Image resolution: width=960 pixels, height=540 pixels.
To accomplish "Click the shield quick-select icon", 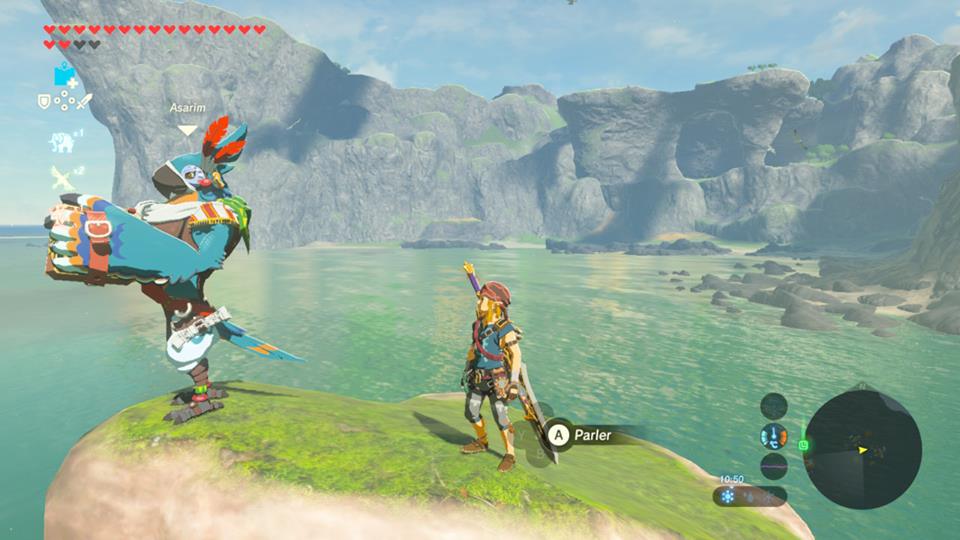I will pos(44,100).
